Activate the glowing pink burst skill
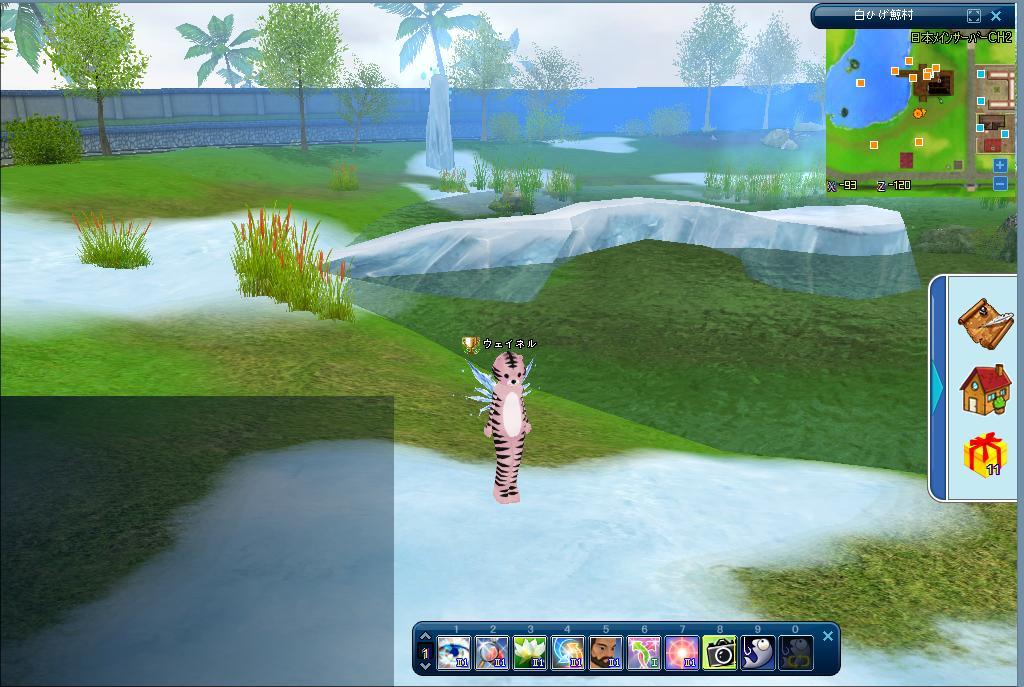The image size is (1024, 687). click(x=682, y=654)
